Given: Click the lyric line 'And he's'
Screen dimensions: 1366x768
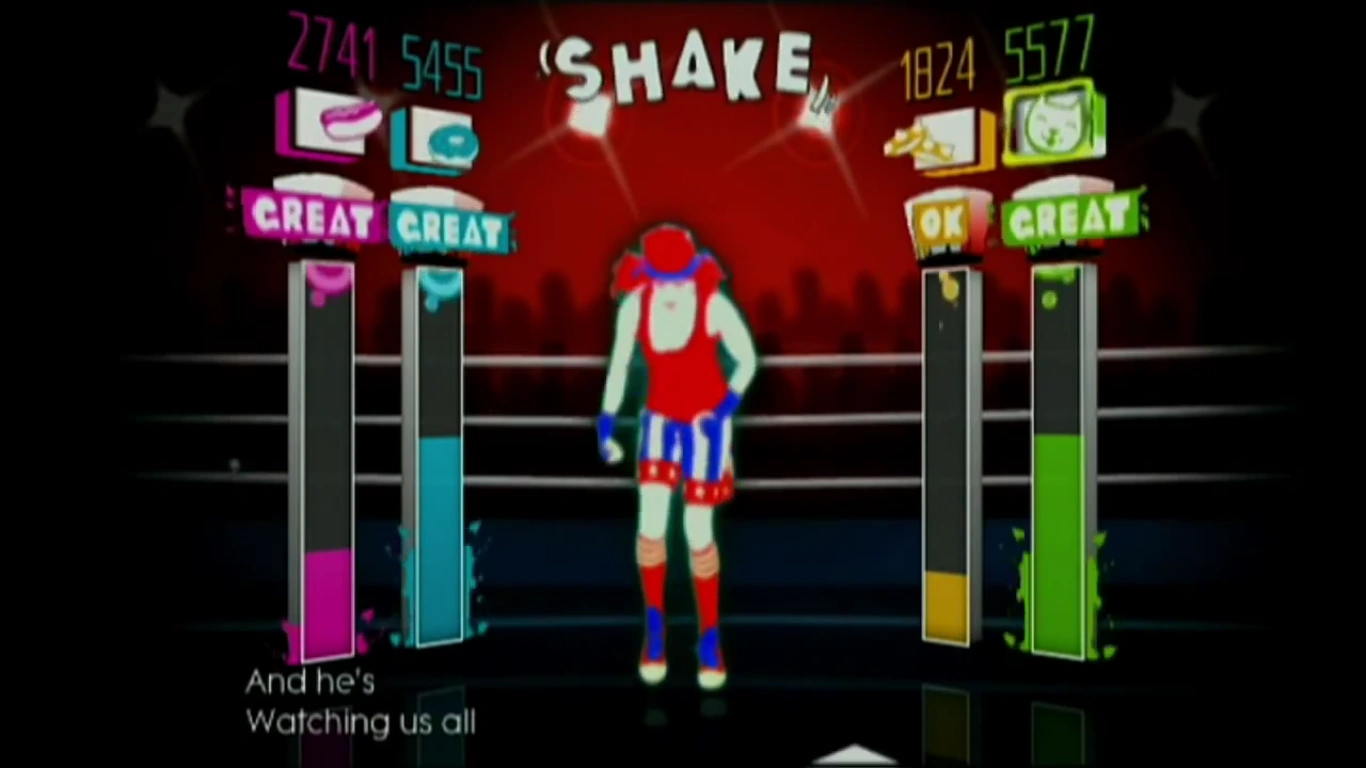Looking at the screenshot, I should (310, 682).
